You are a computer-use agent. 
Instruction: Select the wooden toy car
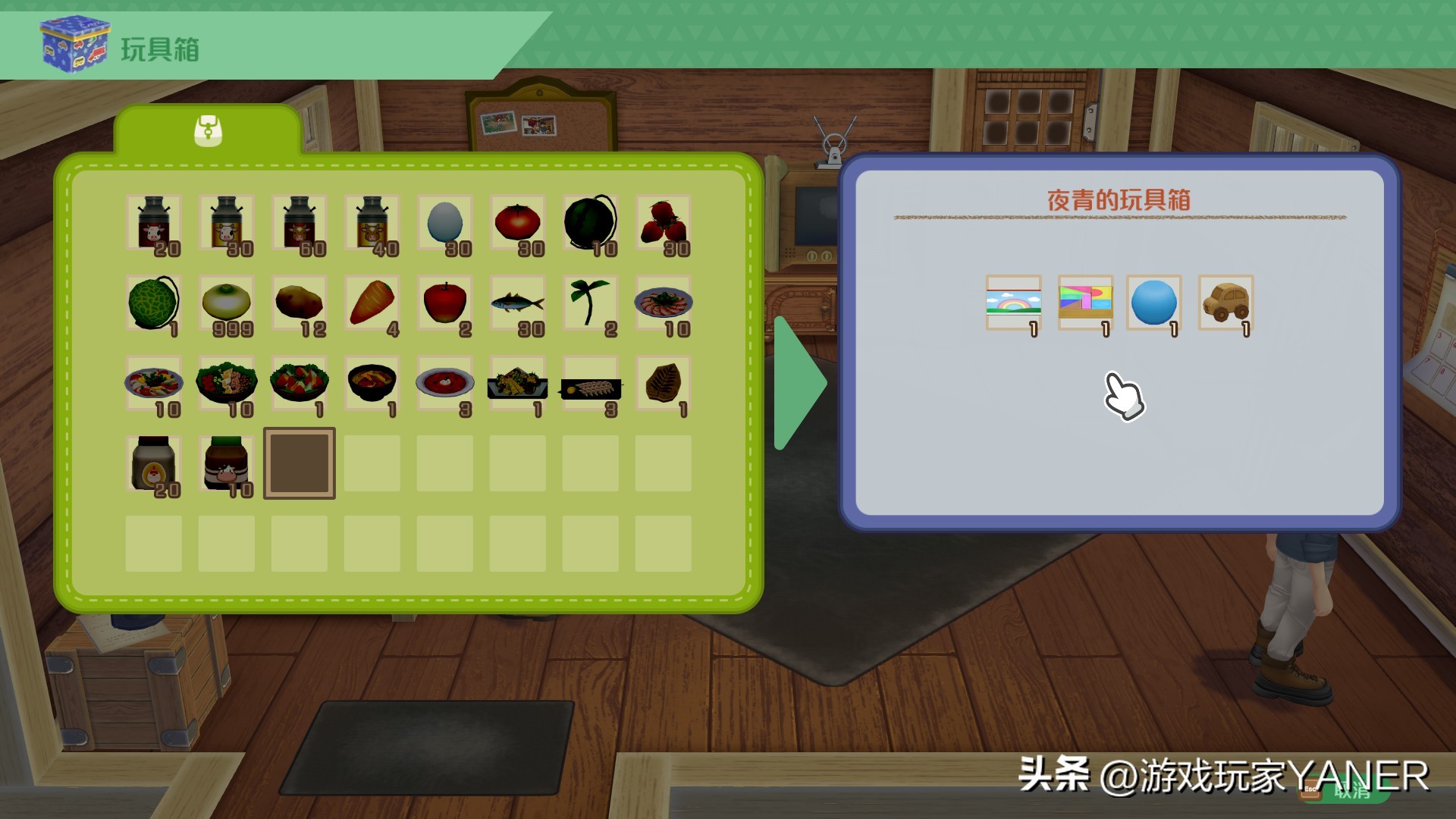click(x=1224, y=303)
